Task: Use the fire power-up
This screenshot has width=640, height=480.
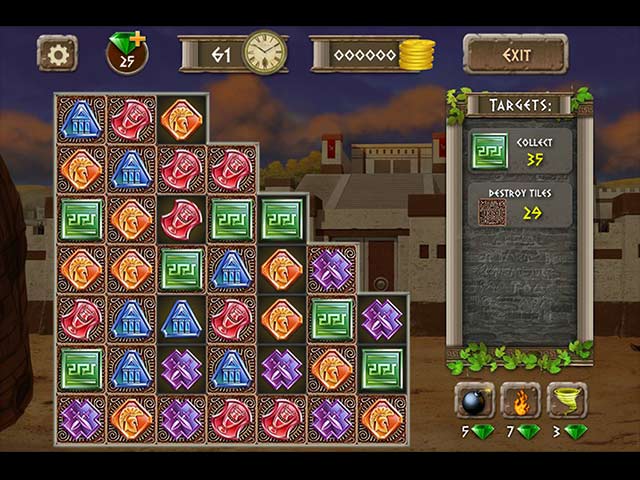Action: coord(520,400)
